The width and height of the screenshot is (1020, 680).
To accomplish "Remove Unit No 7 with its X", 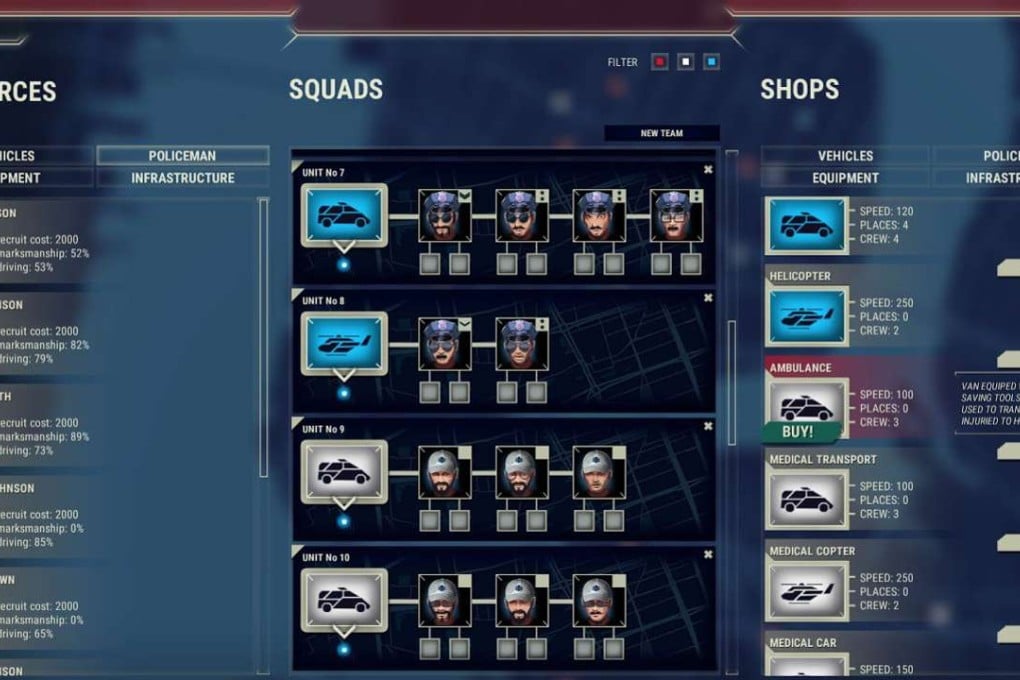I will click(x=708, y=170).
